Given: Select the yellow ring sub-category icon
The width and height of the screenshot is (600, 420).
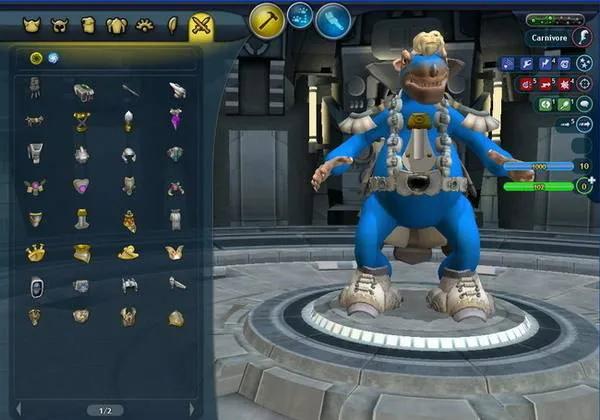Looking at the screenshot, I should click(x=36, y=57).
